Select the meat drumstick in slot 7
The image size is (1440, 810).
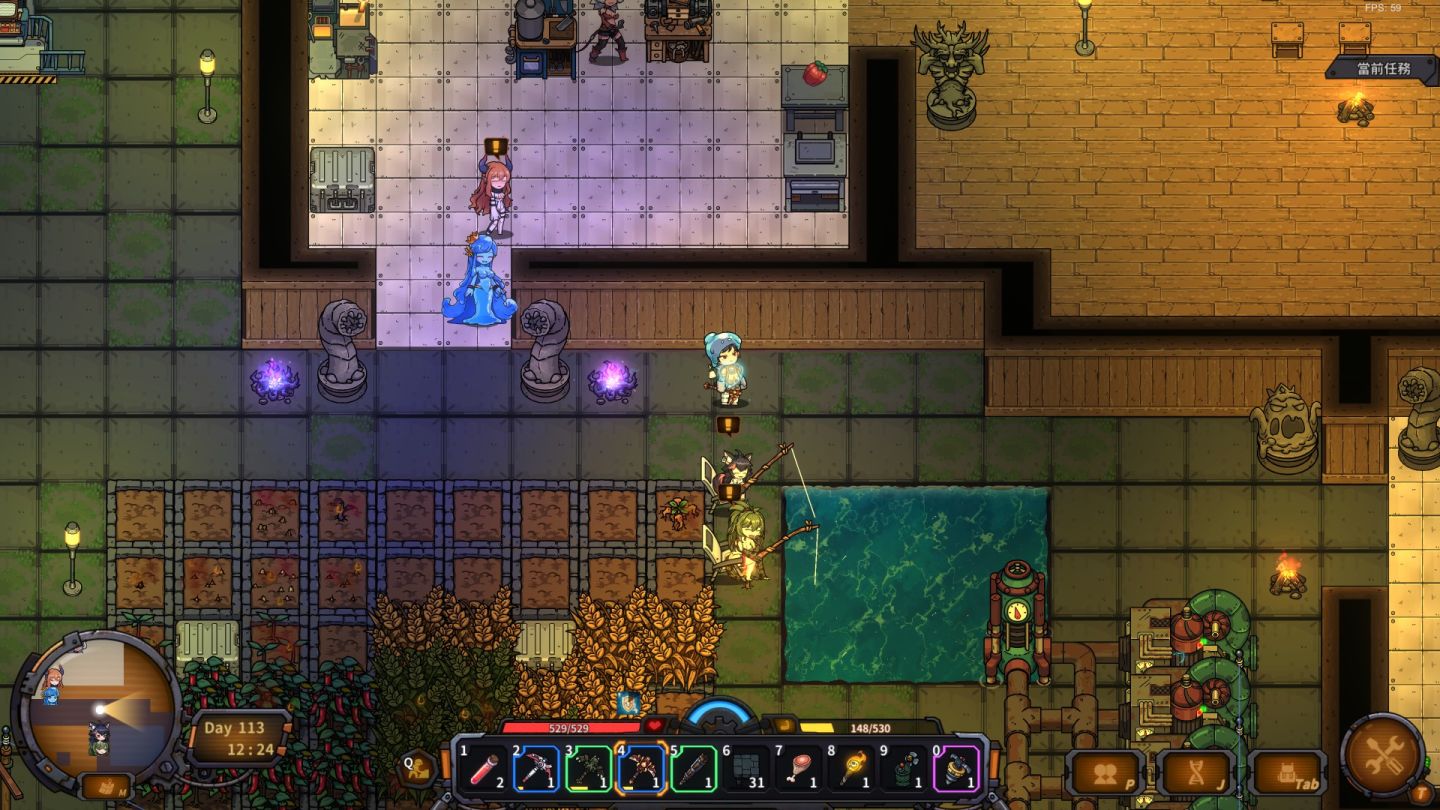click(799, 769)
